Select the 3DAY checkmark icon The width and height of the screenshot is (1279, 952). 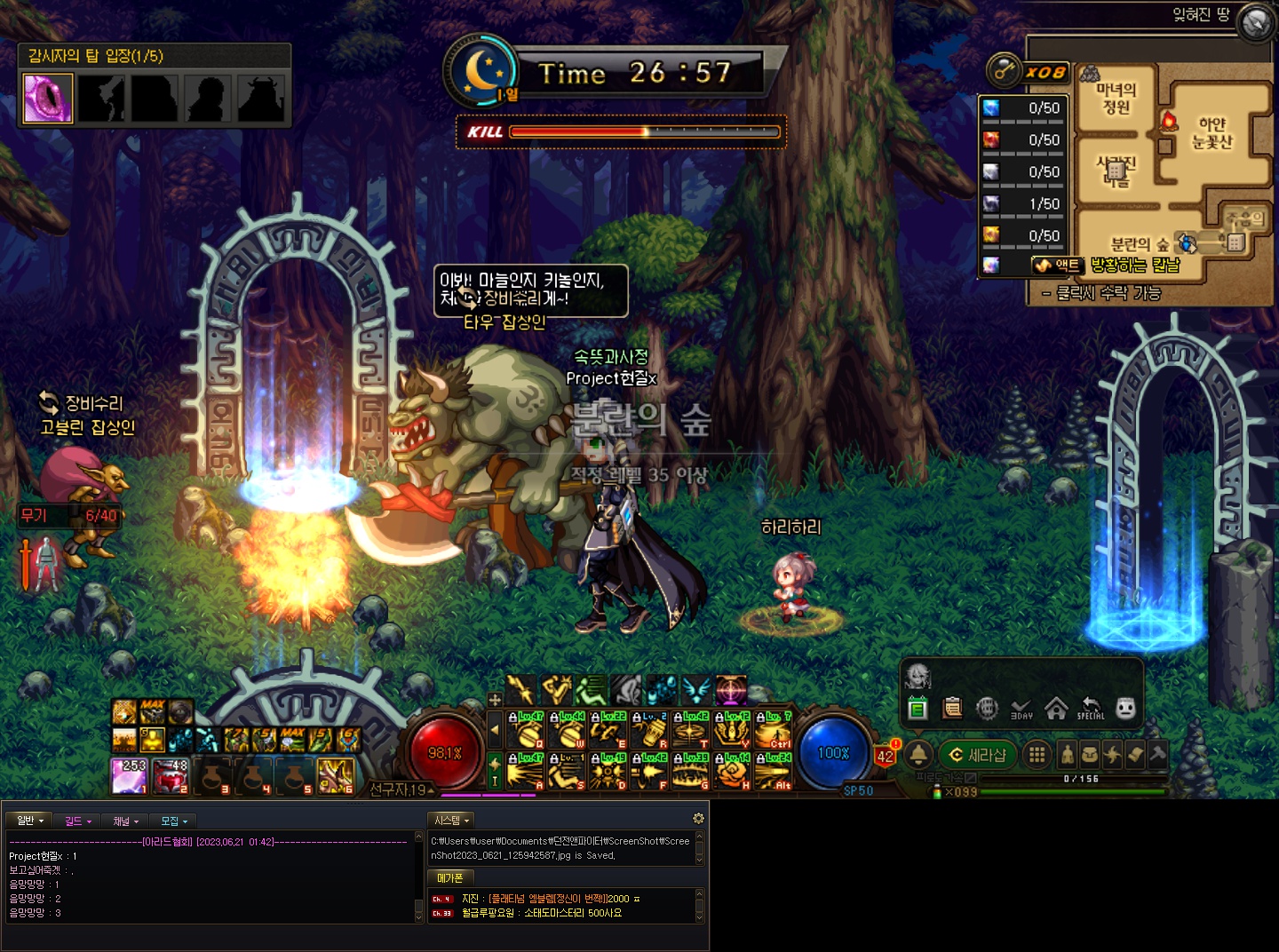1021,708
